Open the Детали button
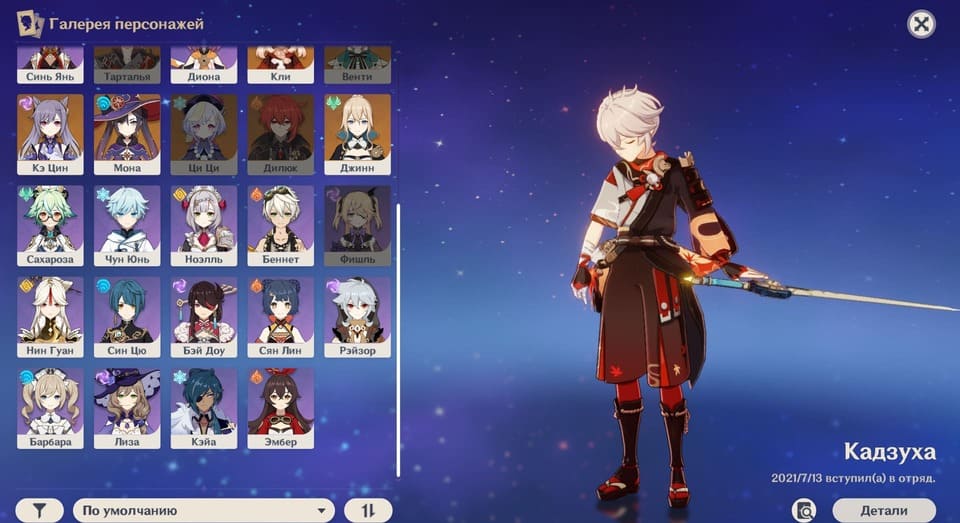Viewport: 960px width, 523px height. pyautogui.click(x=883, y=510)
